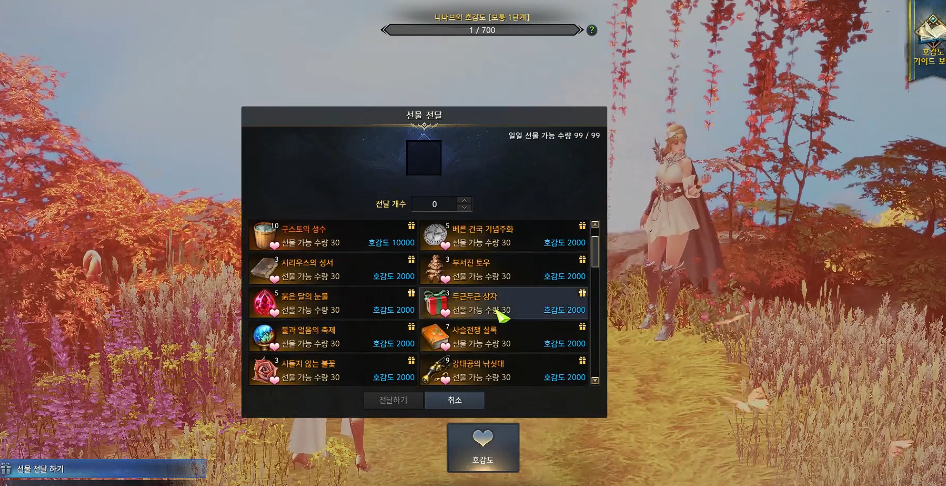The width and height of the screenshot is (946, 486).
Task: Click the gift list scrollbar
Action: point(595,250)
